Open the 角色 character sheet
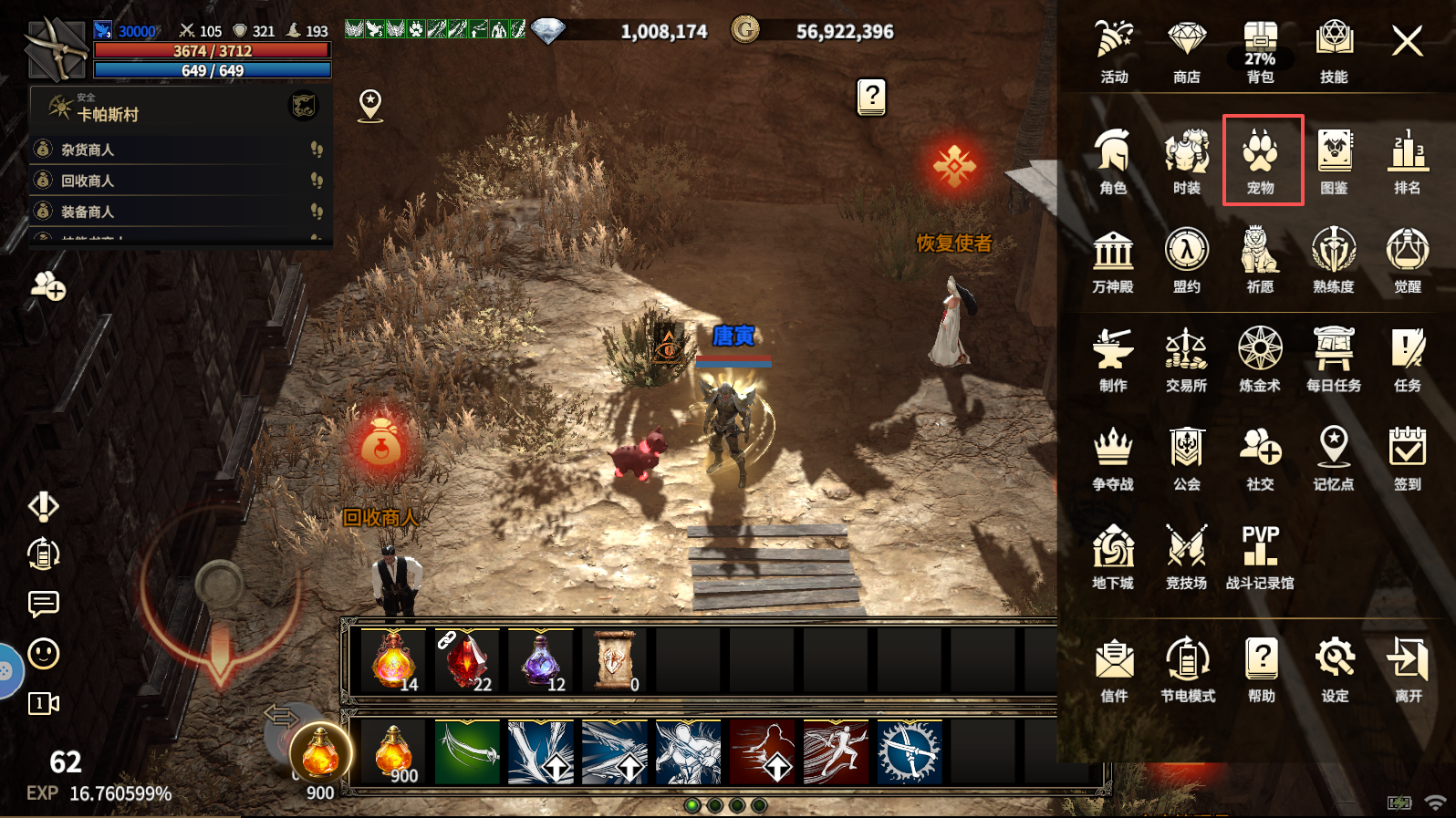 pos(1113,161)
